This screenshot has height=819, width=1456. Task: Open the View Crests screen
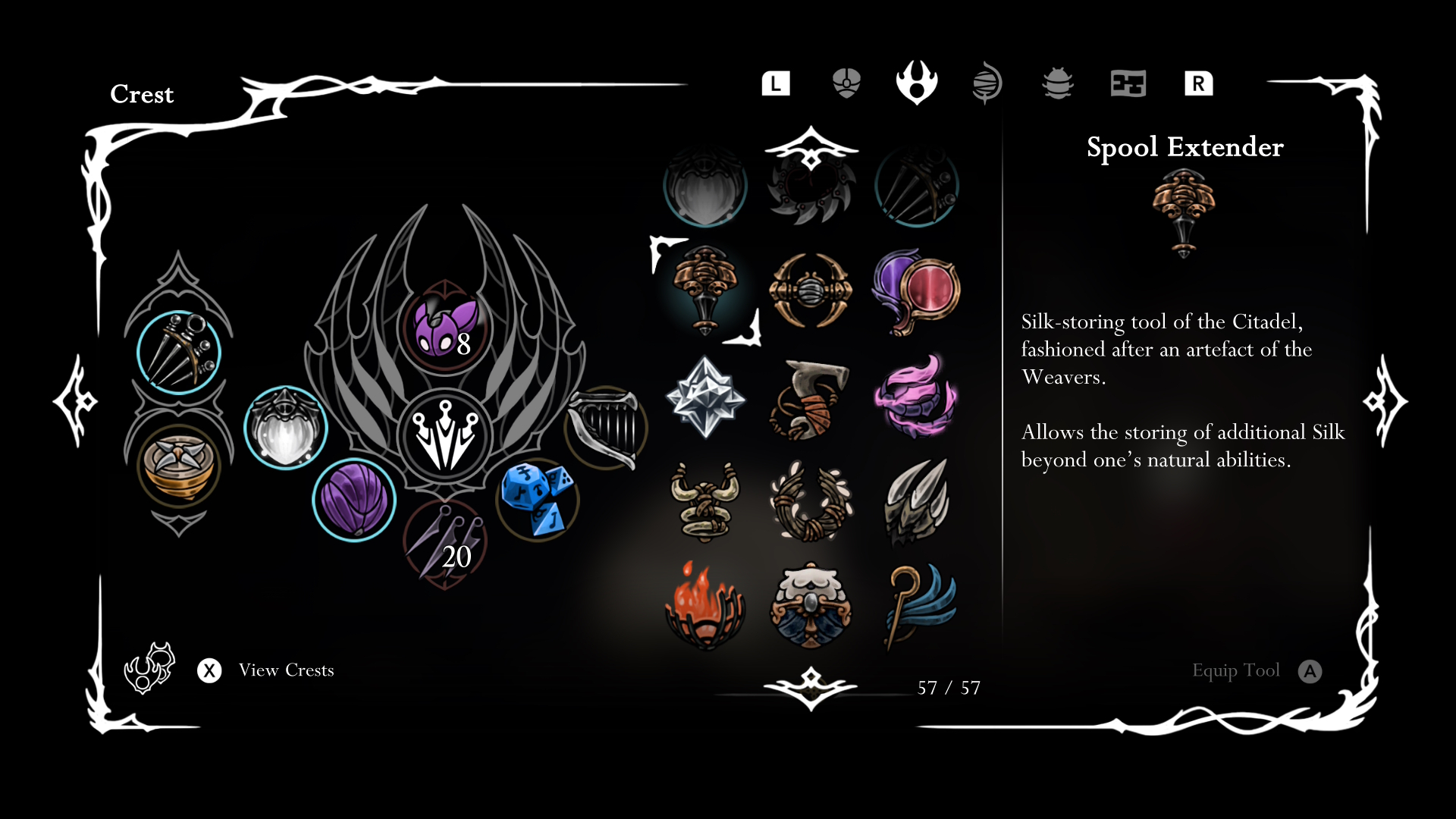click(286, 670)
